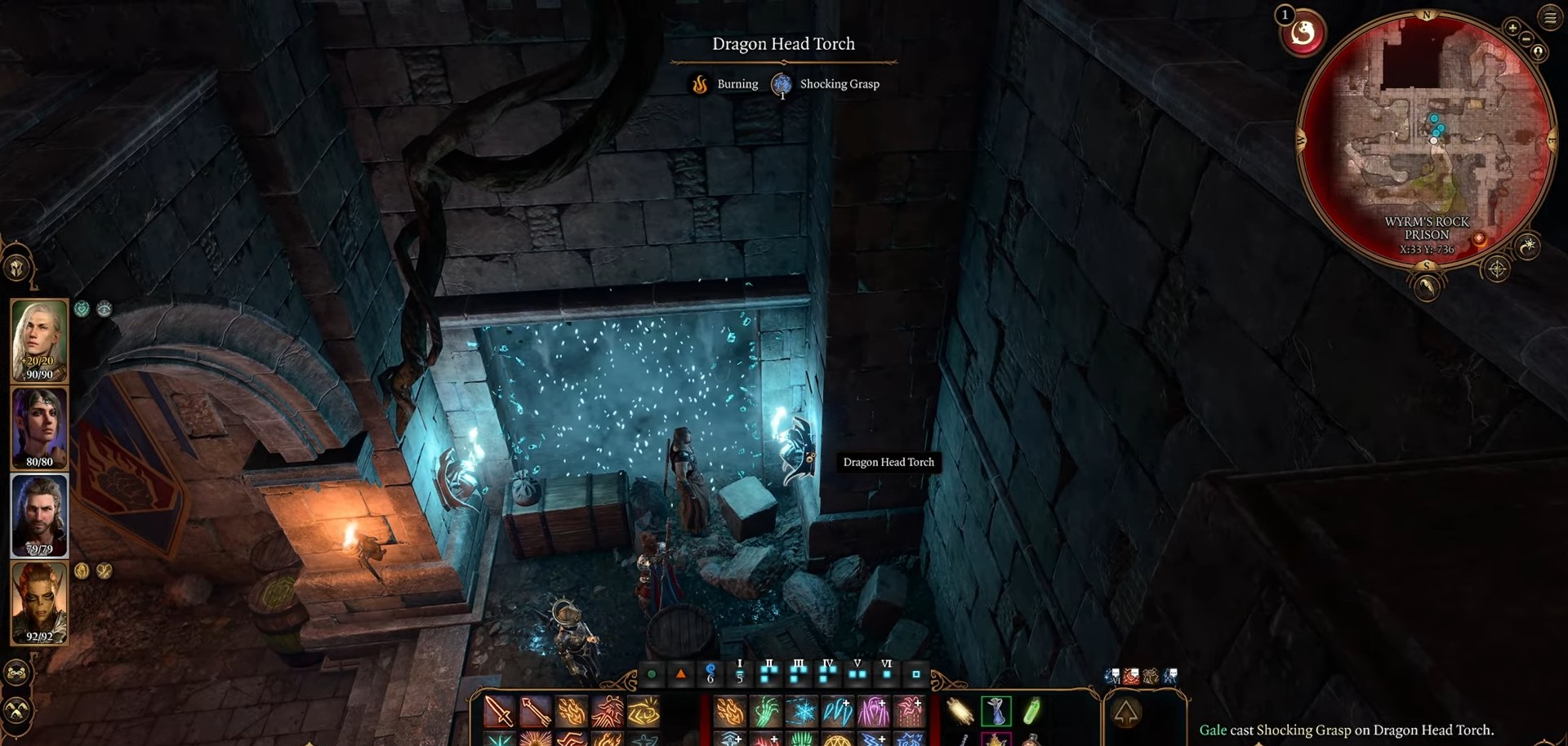Open the minimap hamburger menu

point(1549,17)
